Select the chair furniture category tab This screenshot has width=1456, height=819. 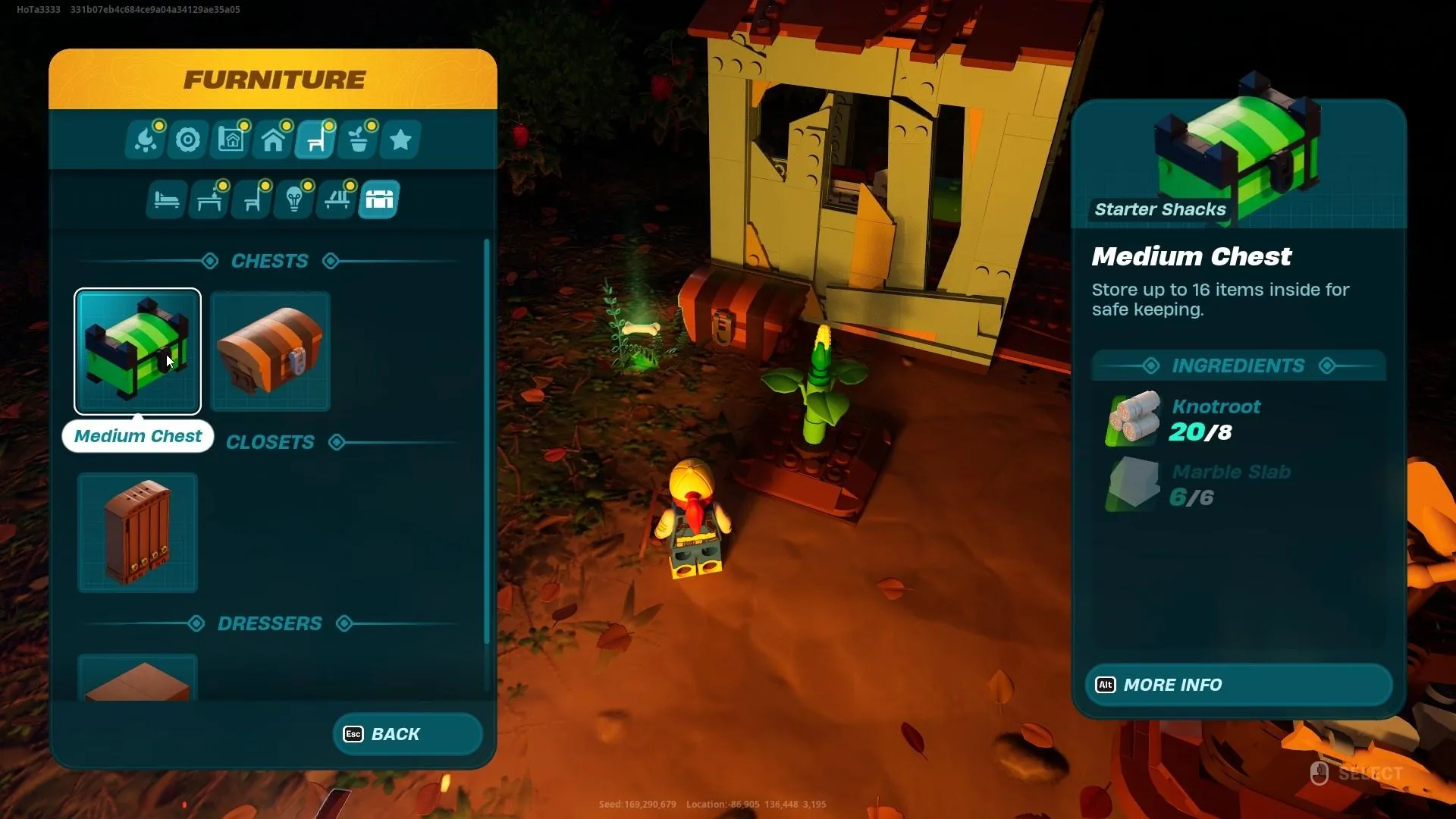[315, 140]
